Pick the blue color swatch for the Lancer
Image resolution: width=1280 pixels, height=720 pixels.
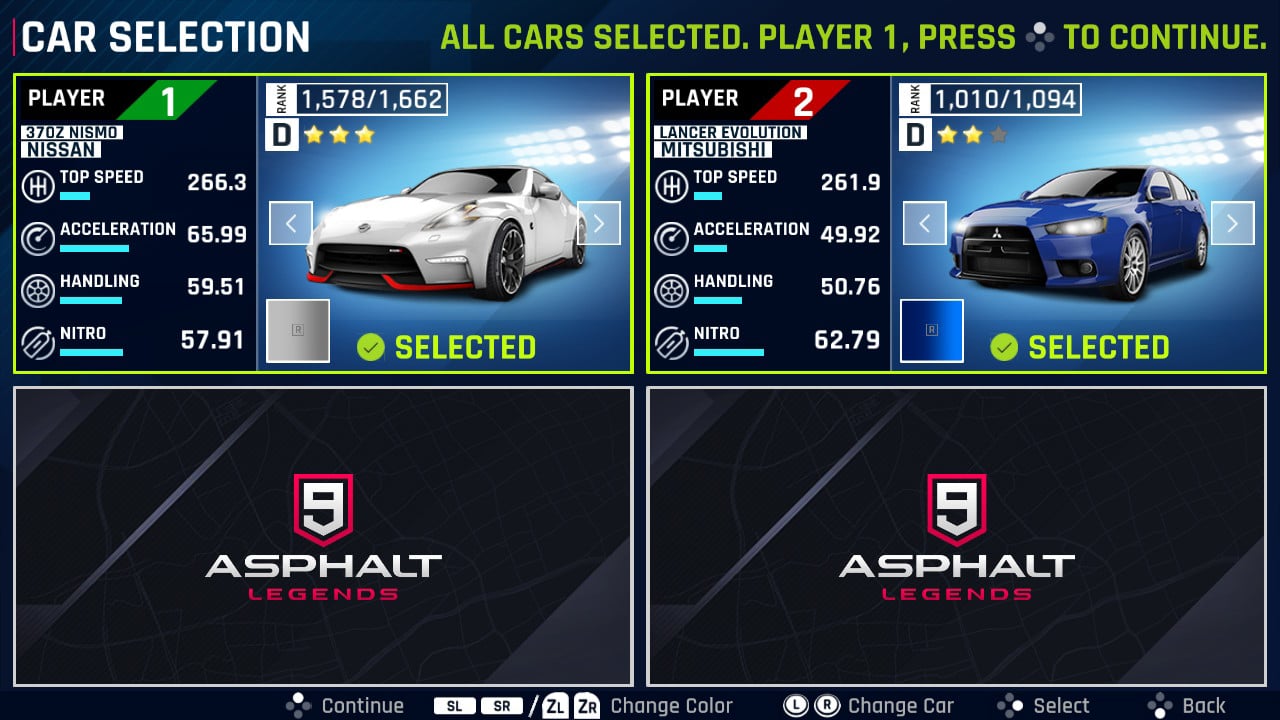tap(931, 330)
